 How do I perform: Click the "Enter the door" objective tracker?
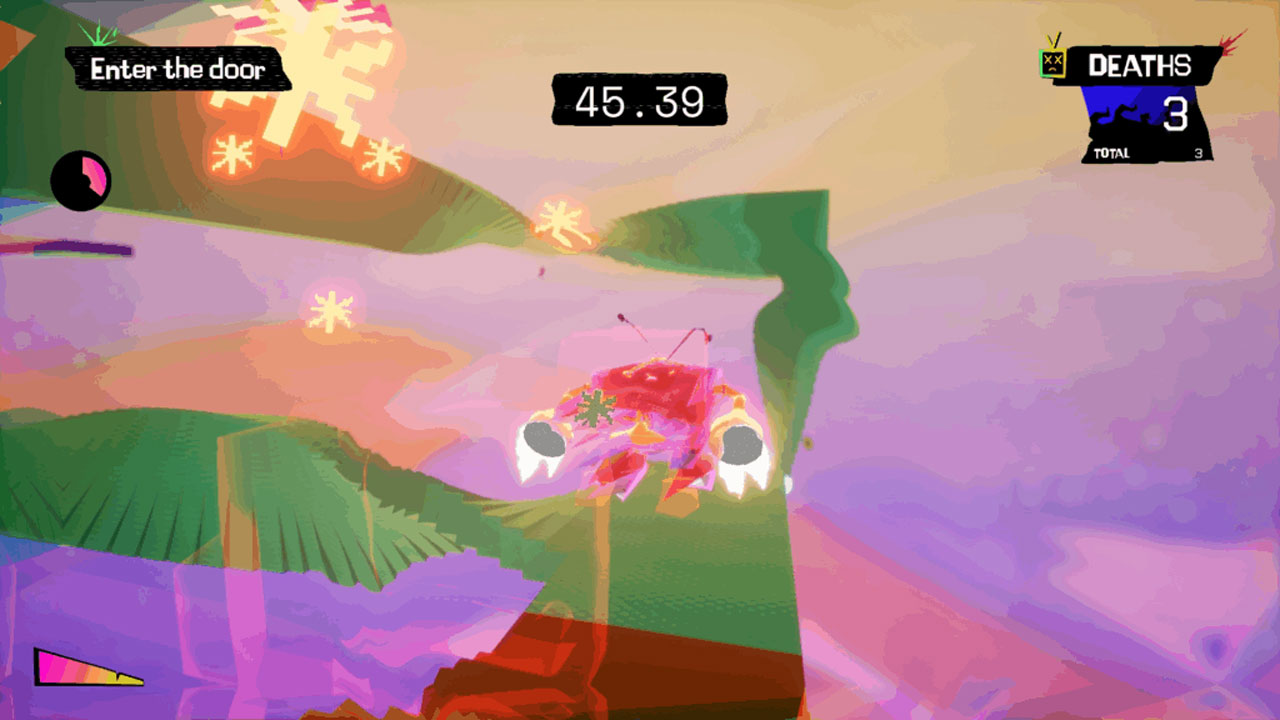click(178, 70)
